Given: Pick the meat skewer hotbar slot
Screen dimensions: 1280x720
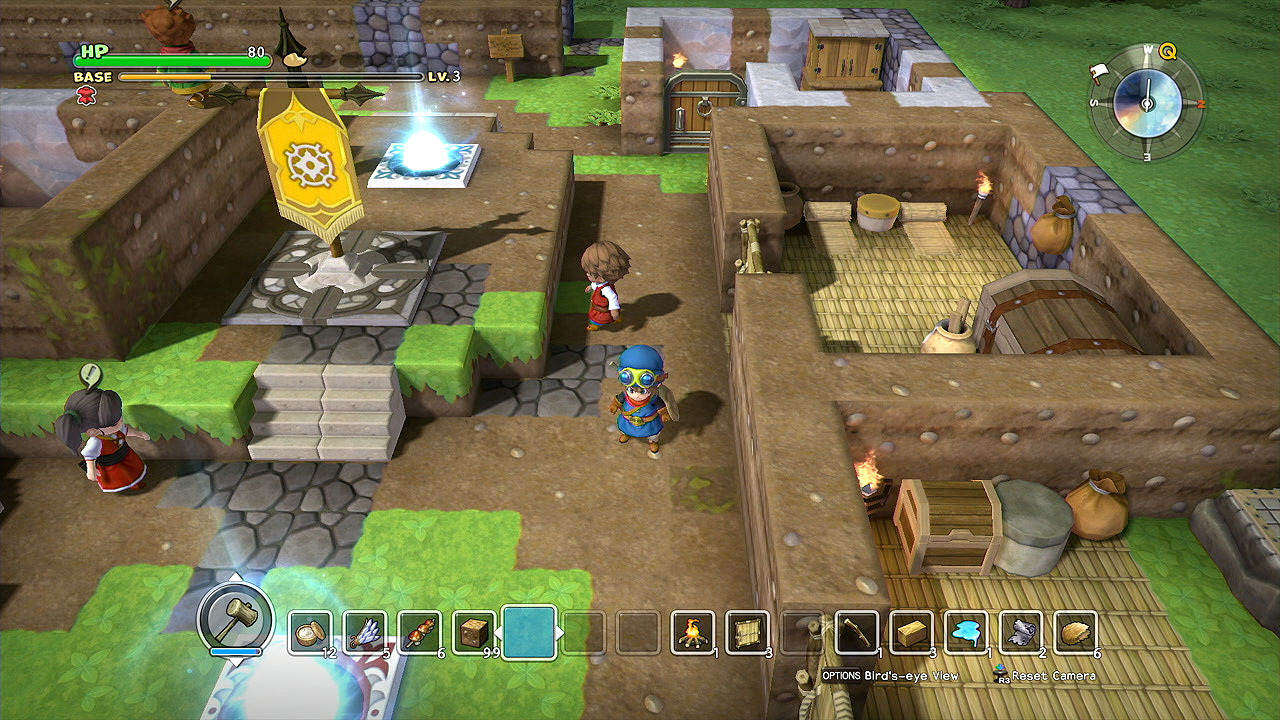Looking at the screenshot, I should (x=419, y=632).
